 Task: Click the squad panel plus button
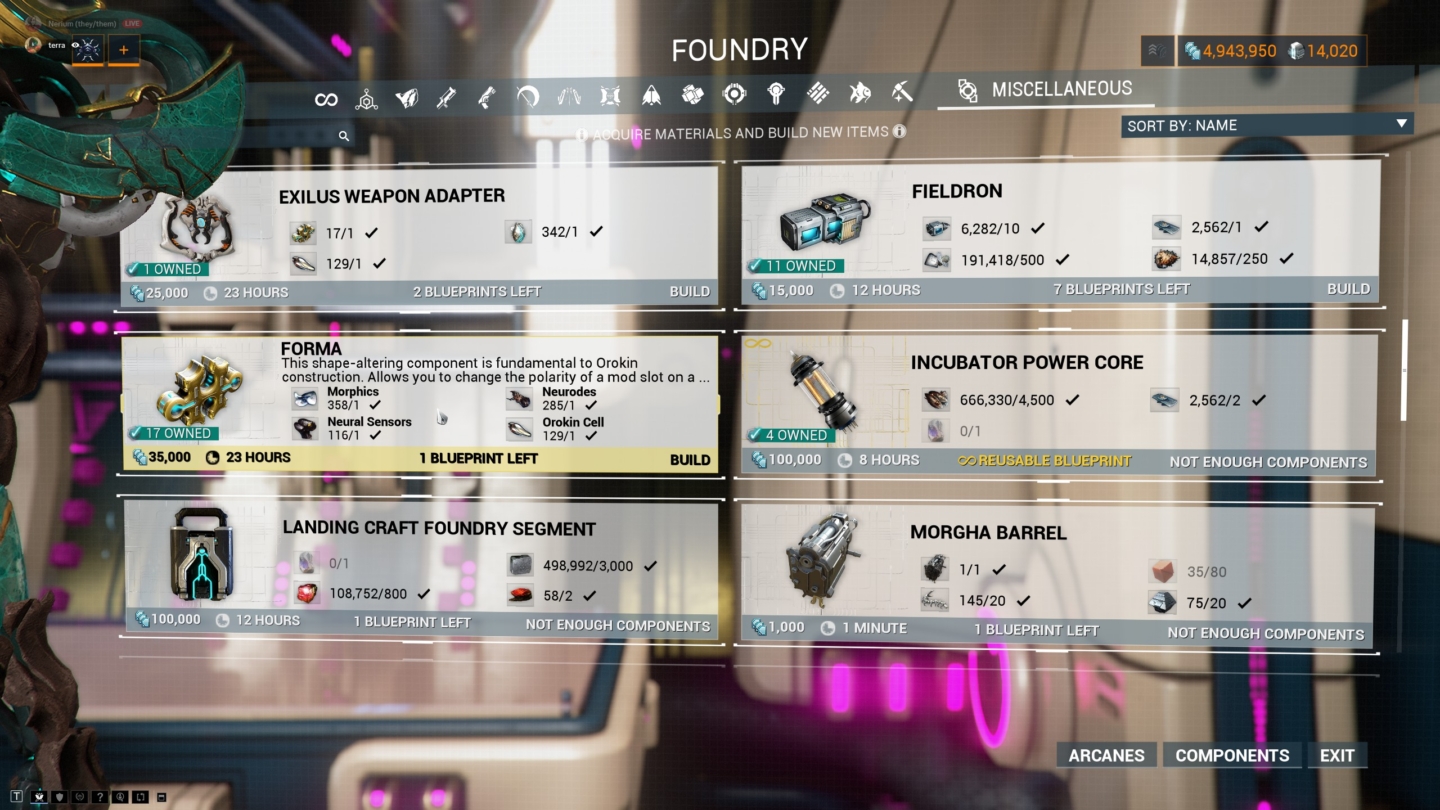[x=124, y=49]
